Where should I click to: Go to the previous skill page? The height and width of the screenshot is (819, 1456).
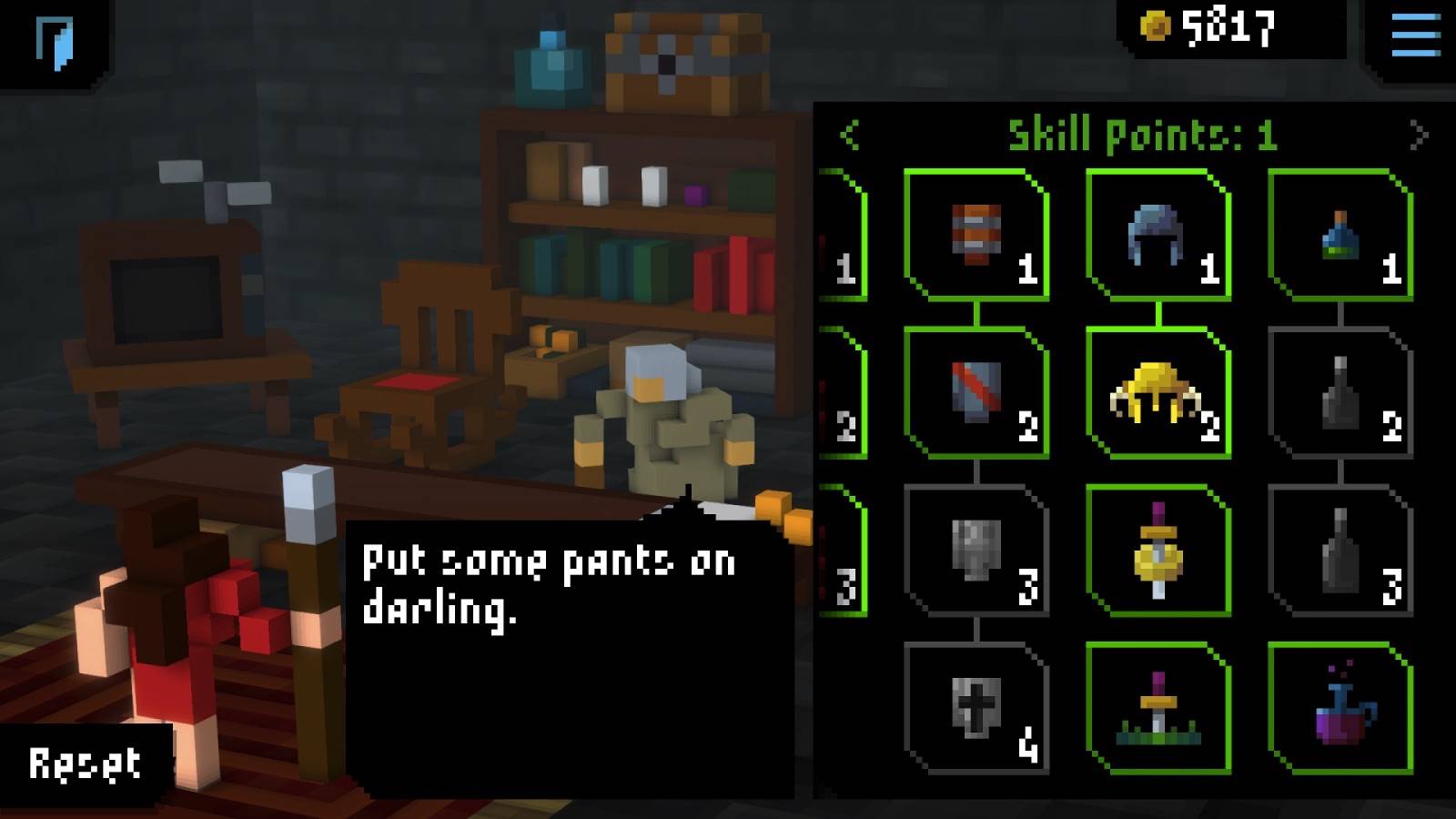[850, 136]
